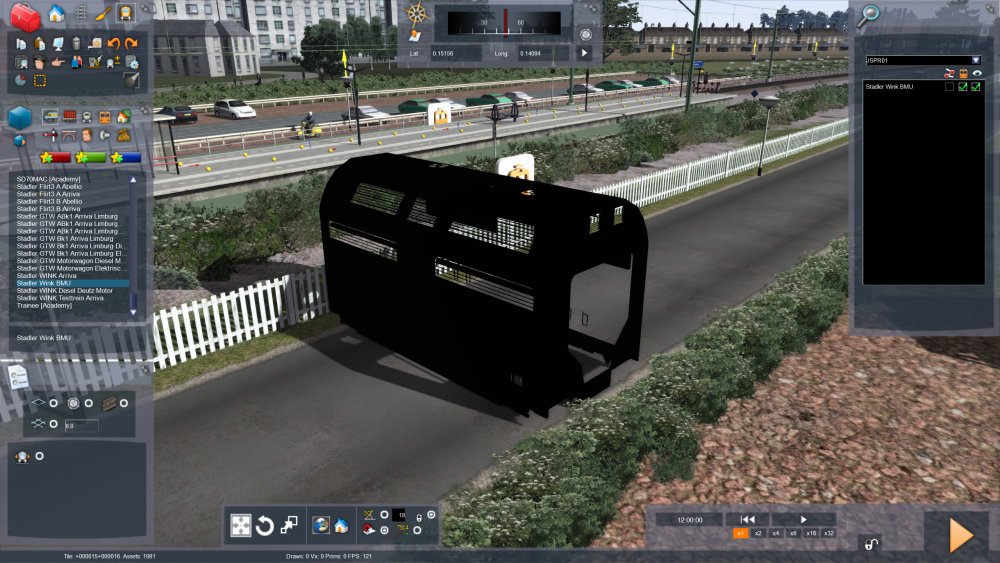This screenshot has width=1000, height=563.
Task: Set time speed to x32
Action: click(x=829, y=534)
